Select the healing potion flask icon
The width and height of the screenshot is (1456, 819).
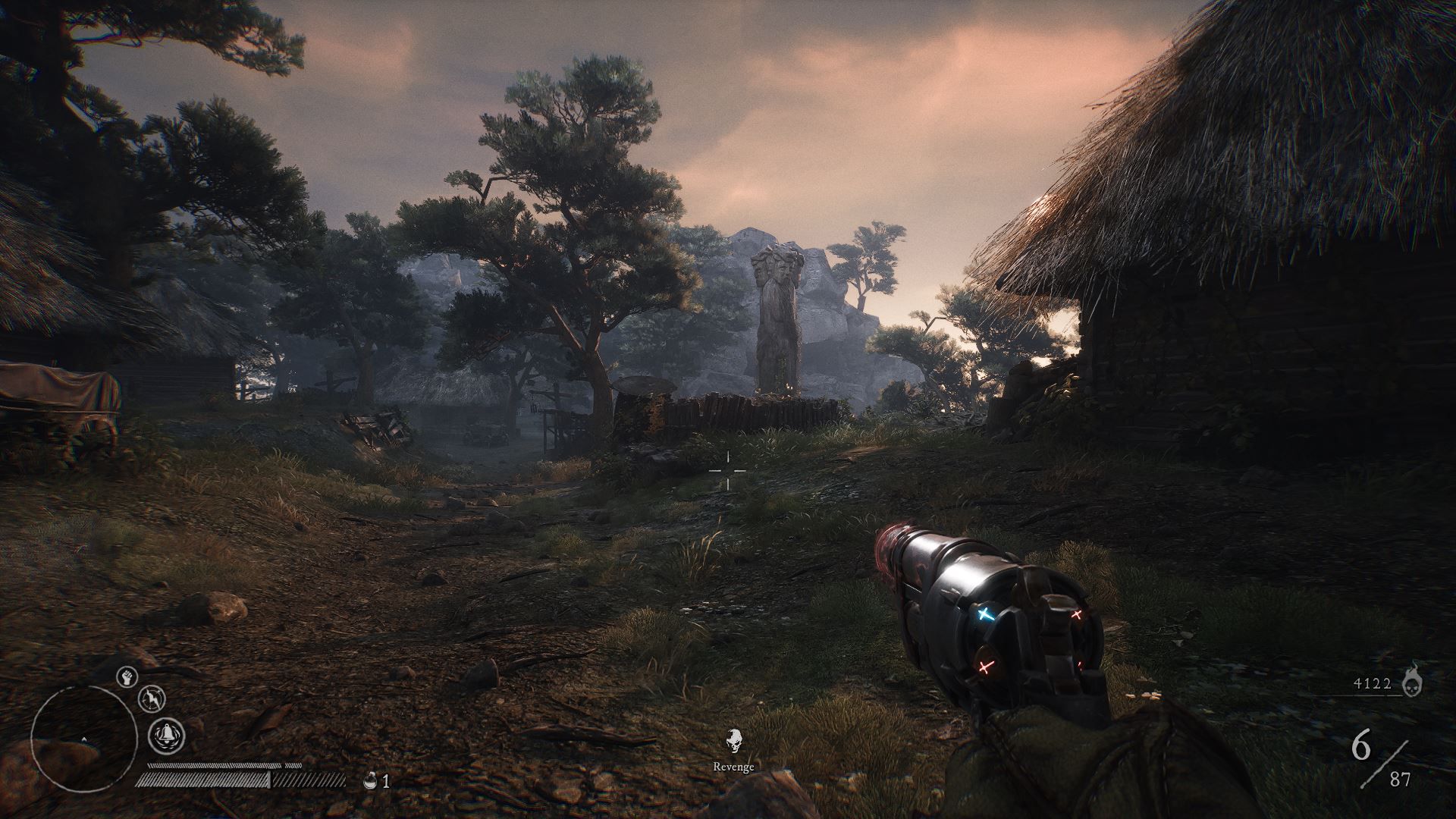tap(371, 780)
